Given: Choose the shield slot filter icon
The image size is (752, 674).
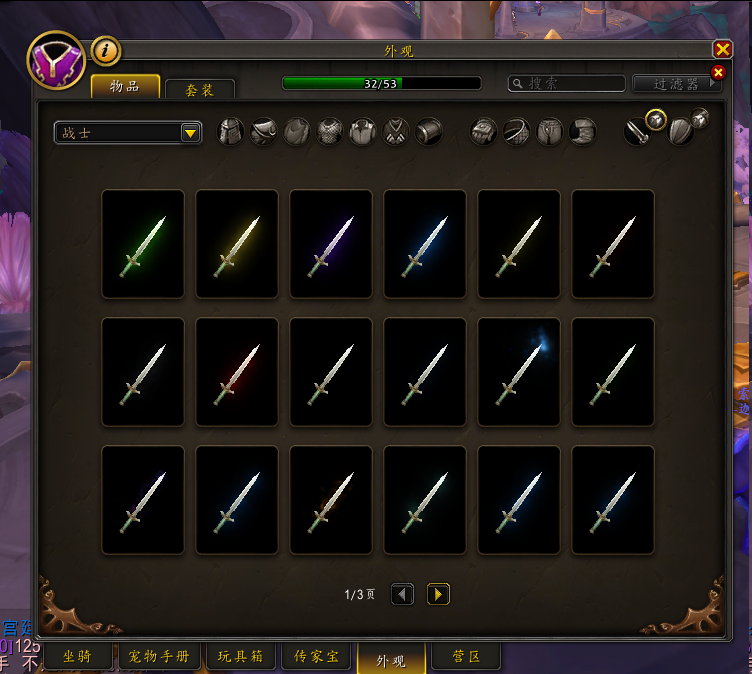Looking at the screenshot, I should coord(680,132).
